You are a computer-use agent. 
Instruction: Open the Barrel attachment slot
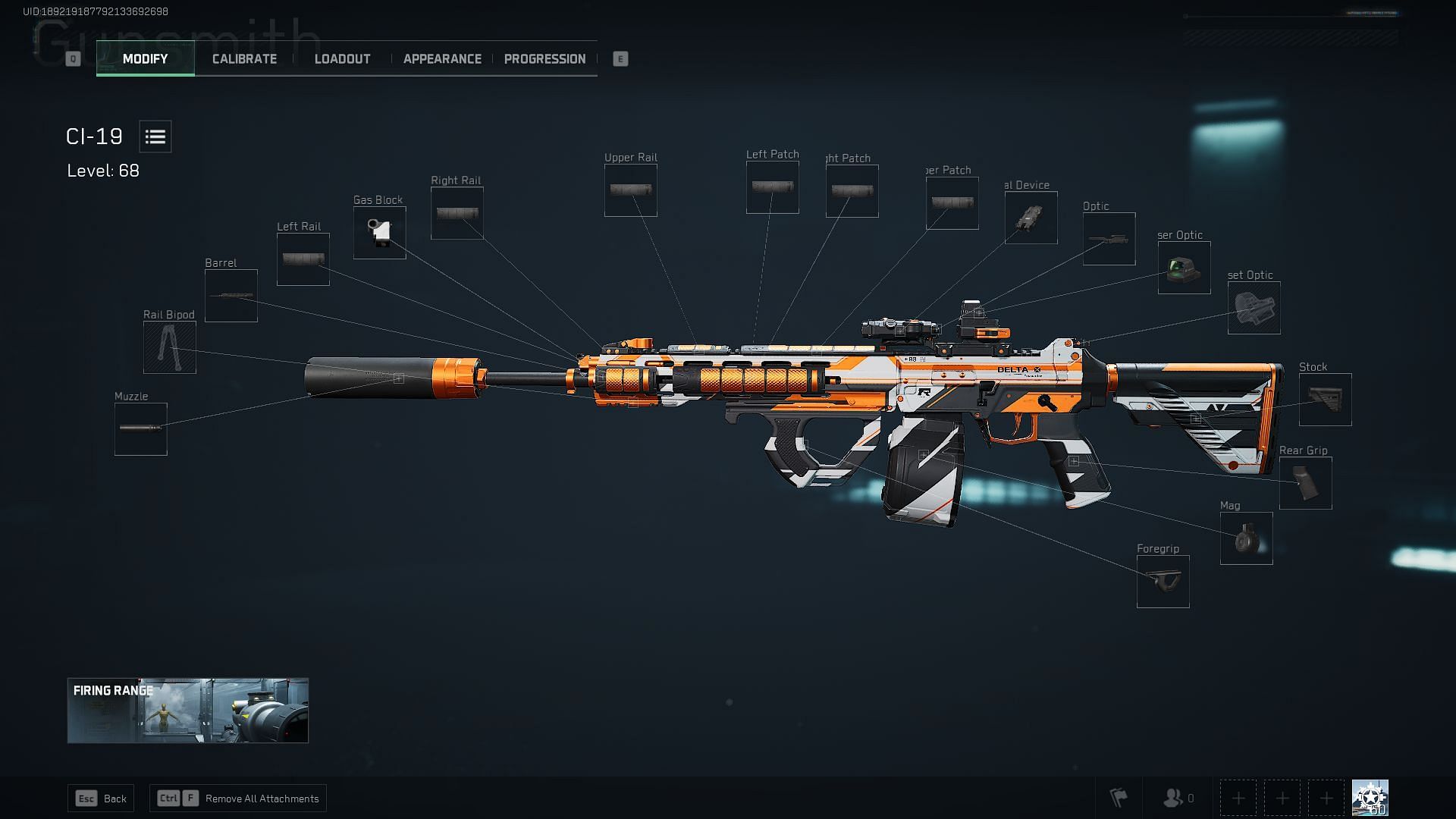(x=231, y=296)
